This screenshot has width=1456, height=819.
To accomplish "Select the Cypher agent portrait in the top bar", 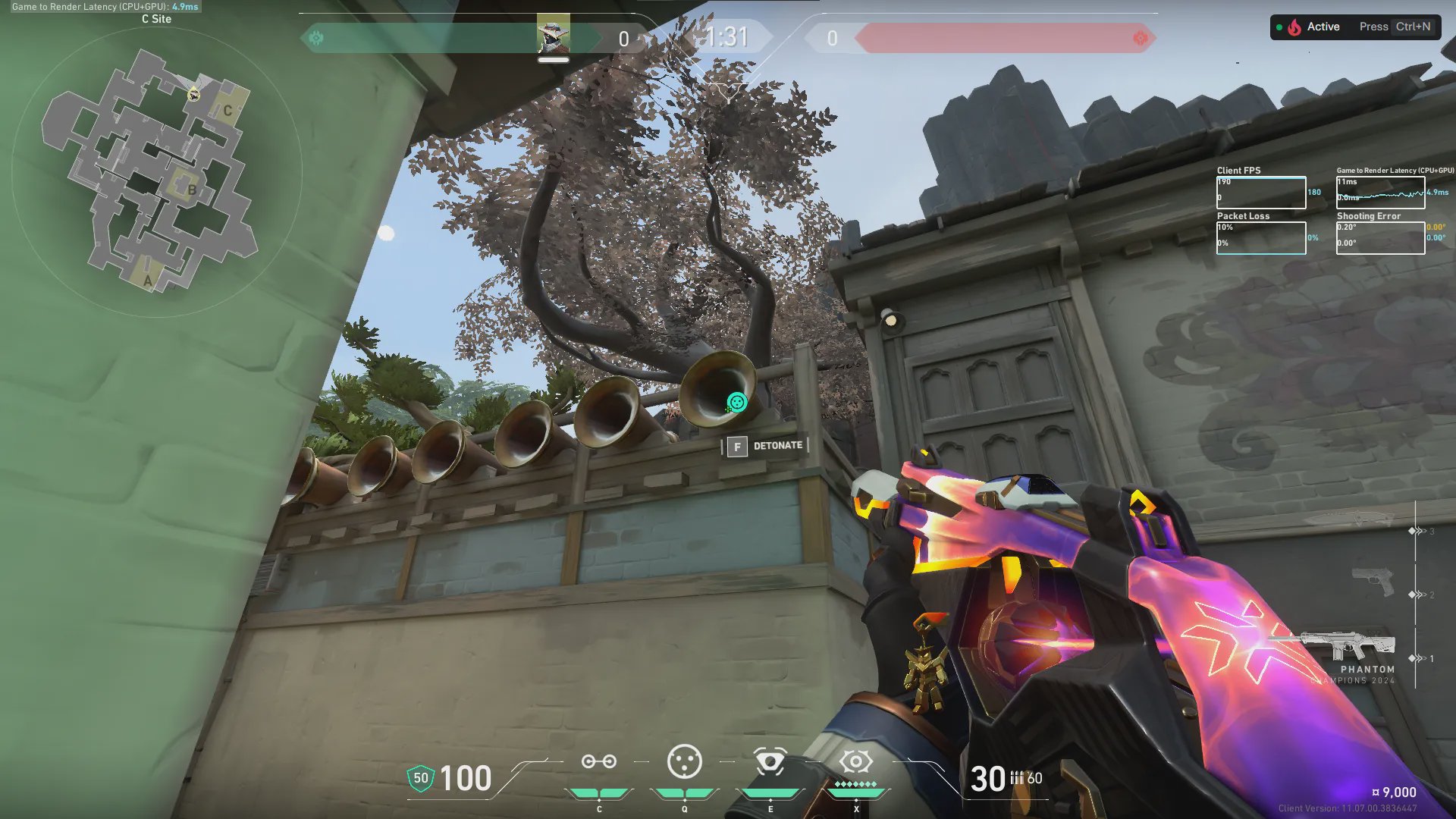I will pyautogui.click(x=553, y=34).
